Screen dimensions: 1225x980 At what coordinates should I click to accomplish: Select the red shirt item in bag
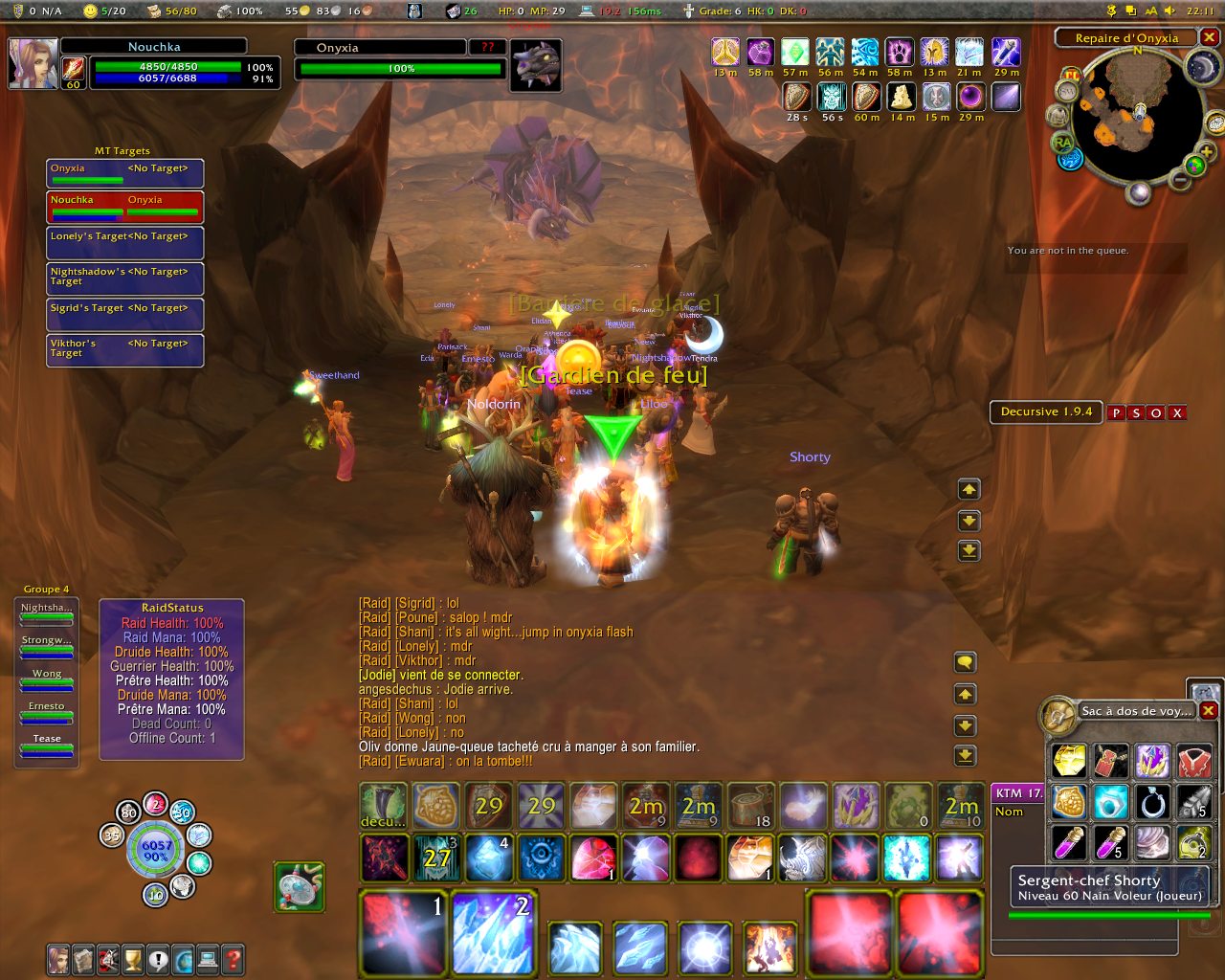[x=1194, y=762]
